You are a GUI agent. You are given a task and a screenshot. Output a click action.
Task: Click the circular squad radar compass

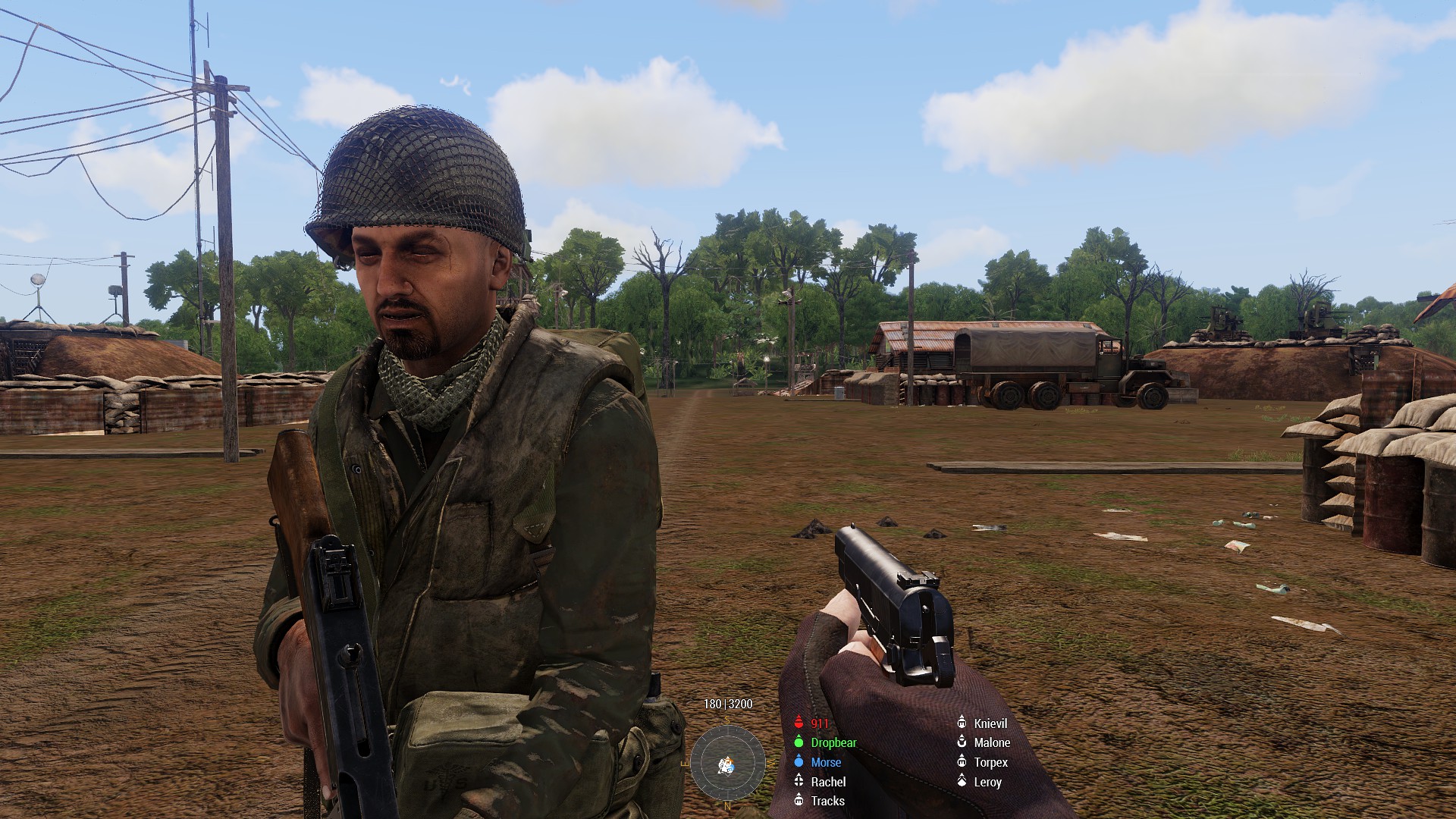727,762
